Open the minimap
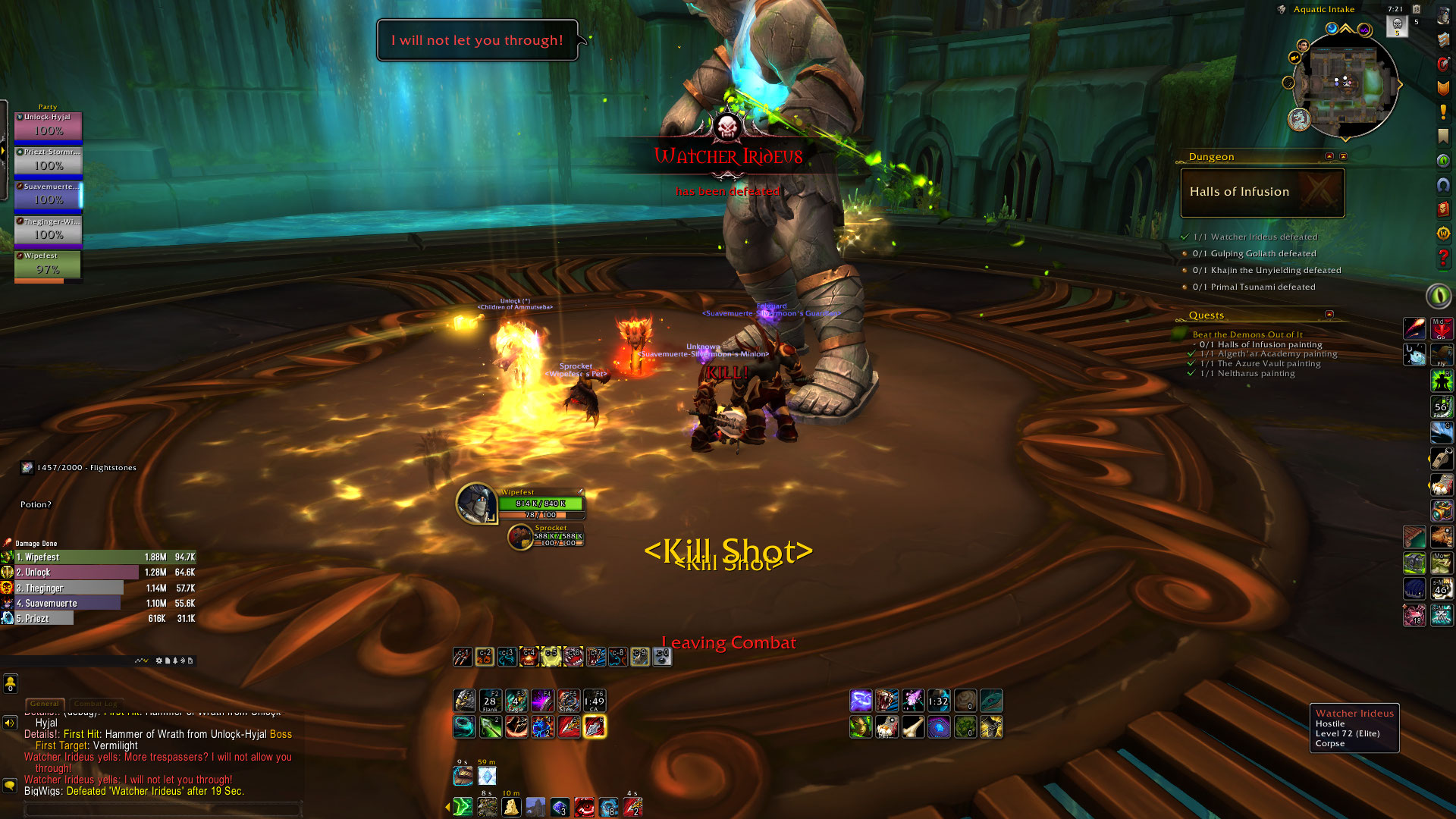 [x=1345, y=83]
